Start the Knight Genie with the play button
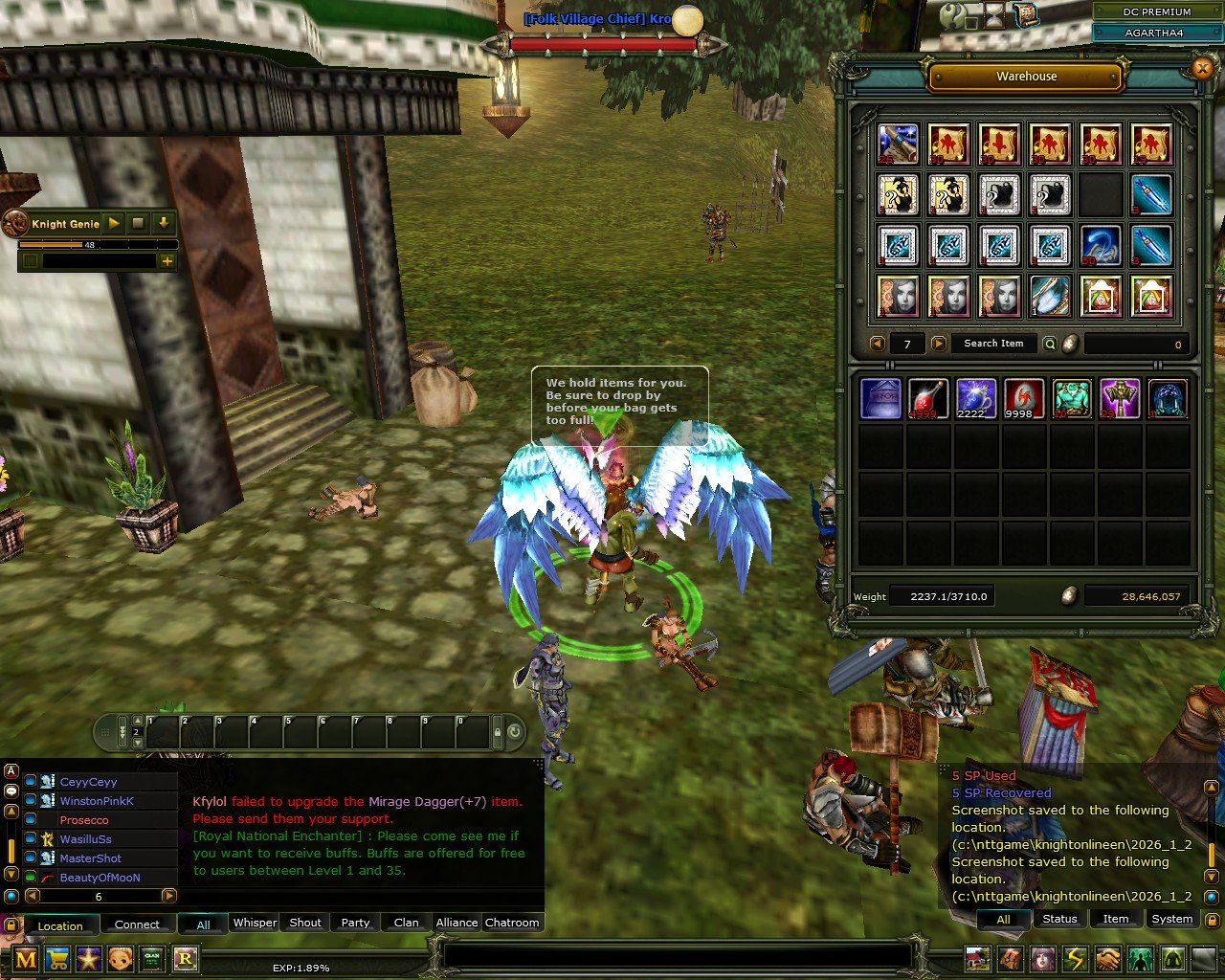The image size is (1225, 980). [113, 223]
